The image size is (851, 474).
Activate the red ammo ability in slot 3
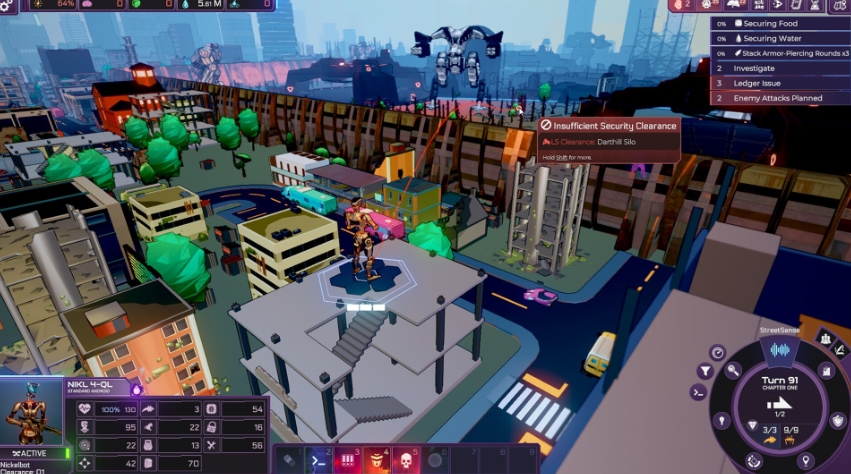[347, 460]
